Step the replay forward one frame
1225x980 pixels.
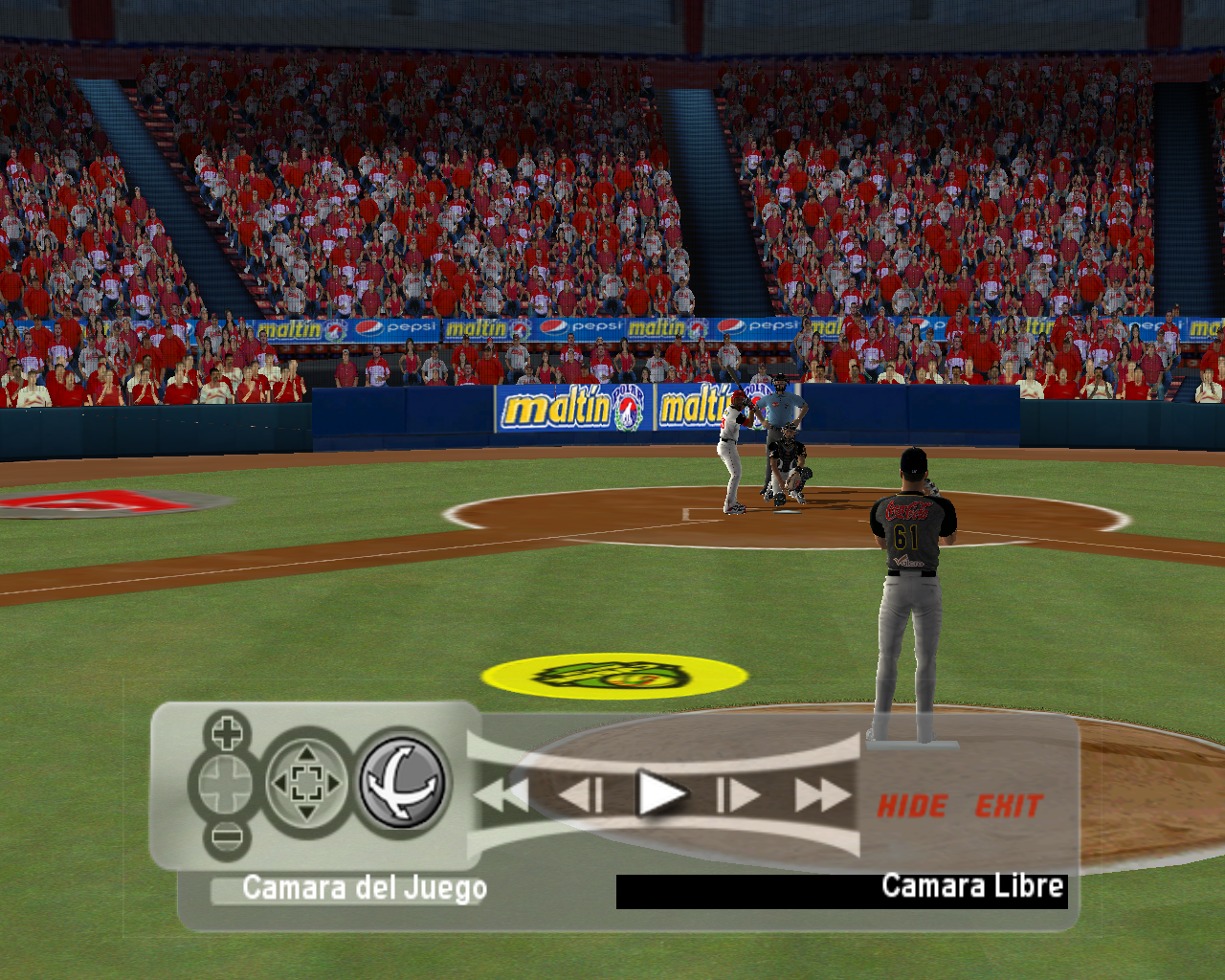pos(738,794)
